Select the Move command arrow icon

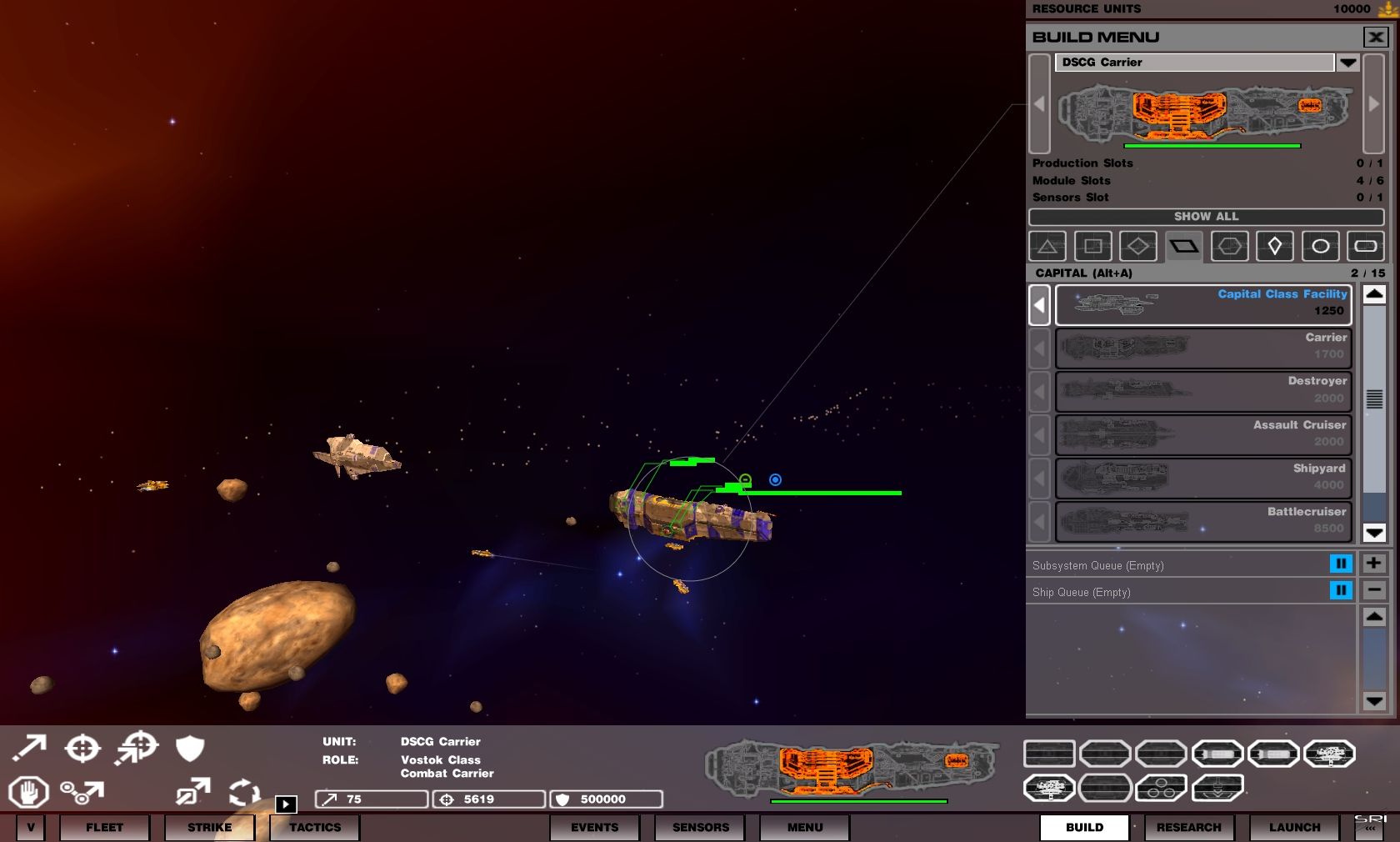[x=29, y=748]
